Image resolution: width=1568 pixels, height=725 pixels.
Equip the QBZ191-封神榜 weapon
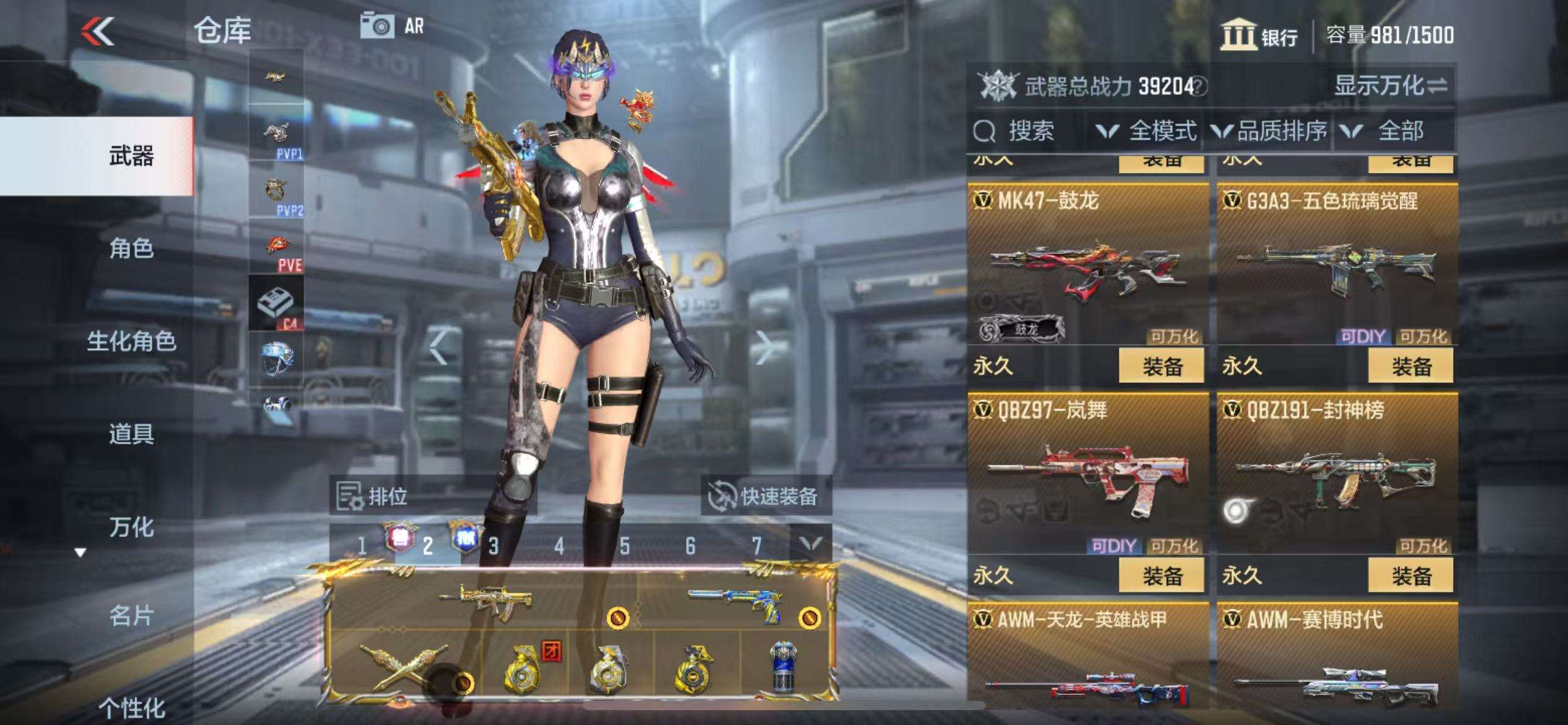click(x=1411, y=575)
